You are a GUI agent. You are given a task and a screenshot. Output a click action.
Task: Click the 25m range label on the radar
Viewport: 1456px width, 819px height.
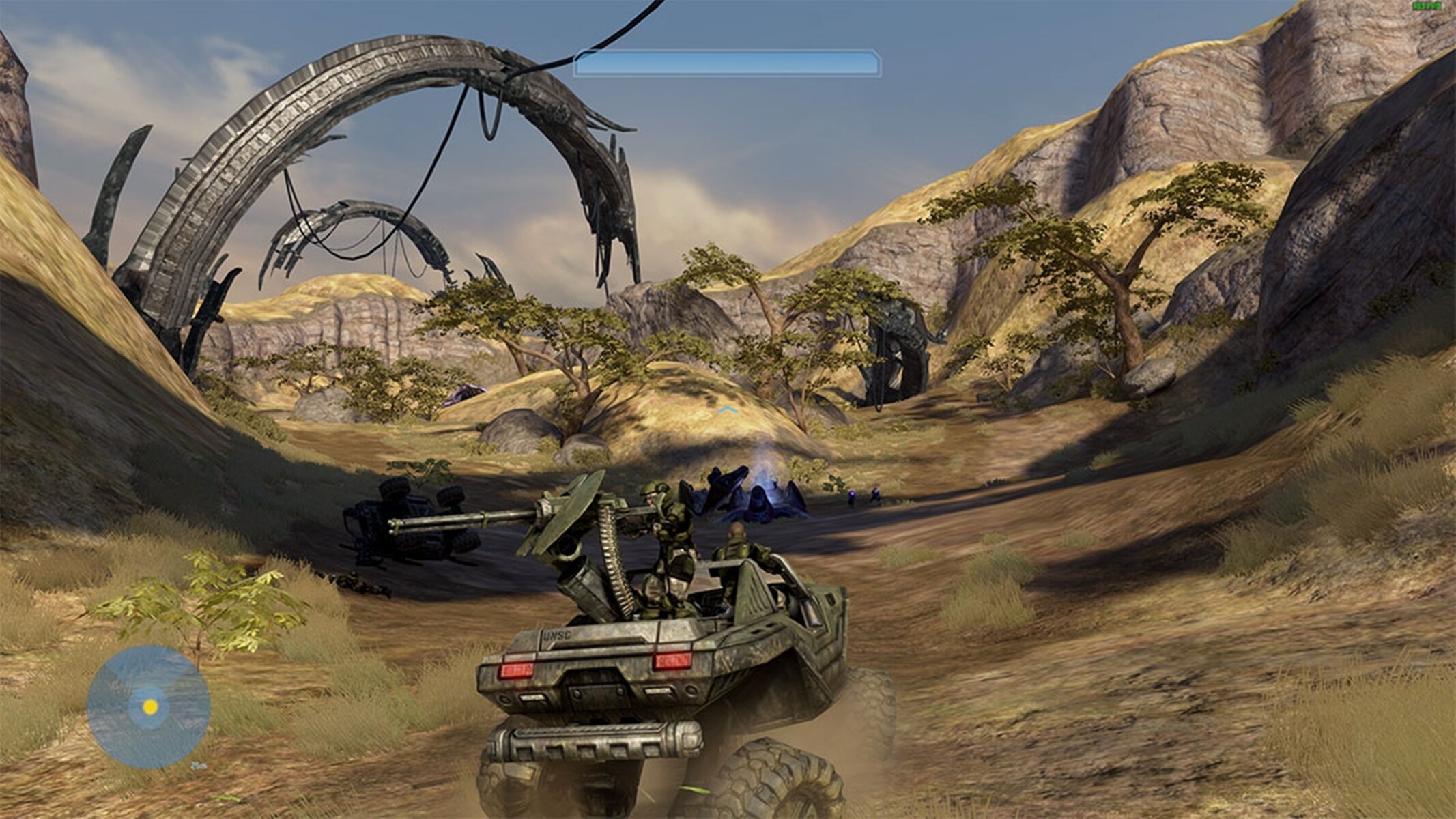(x=199, y=766)
